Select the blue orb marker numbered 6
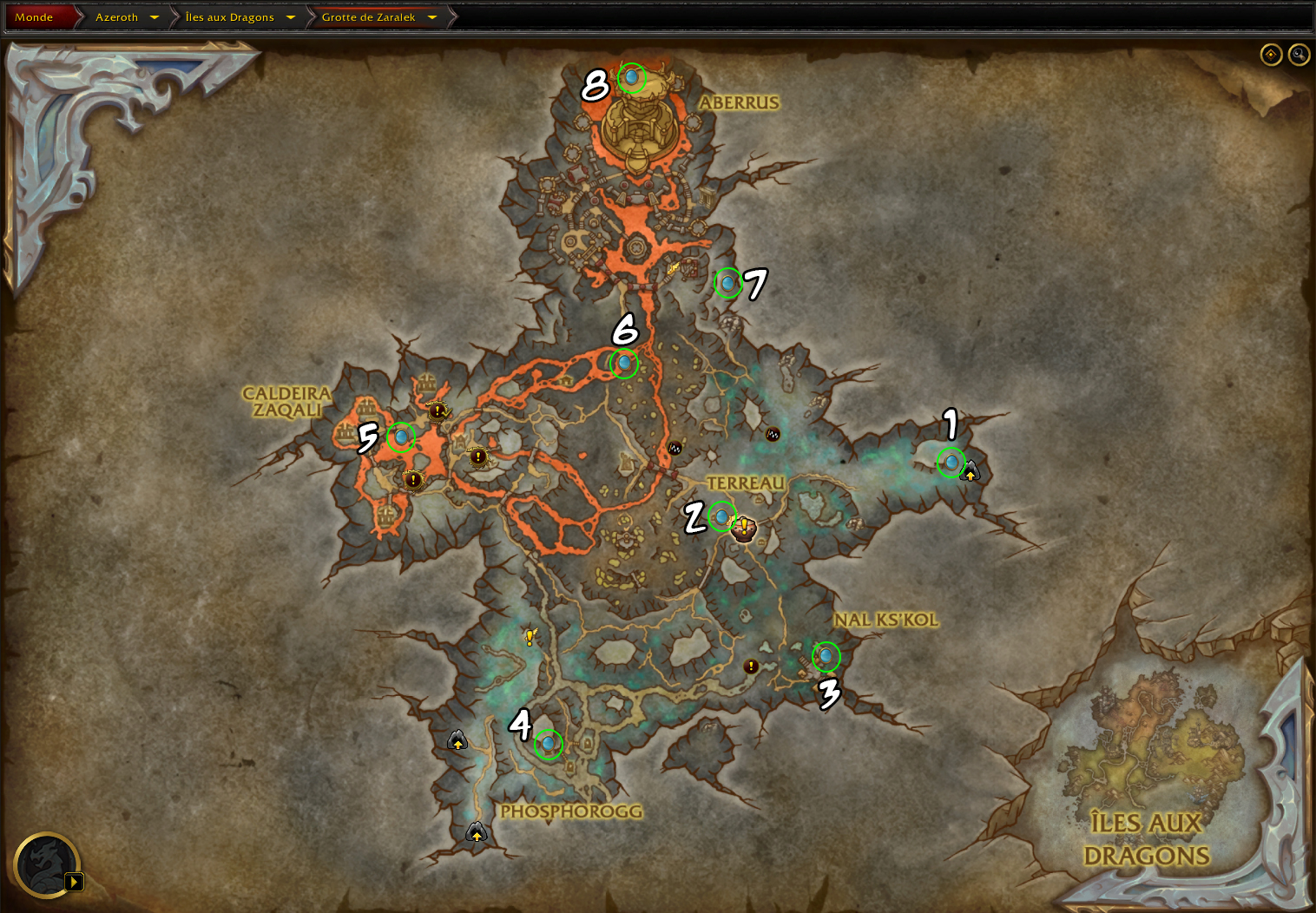The image size is (1316, 913). (624, 363)
